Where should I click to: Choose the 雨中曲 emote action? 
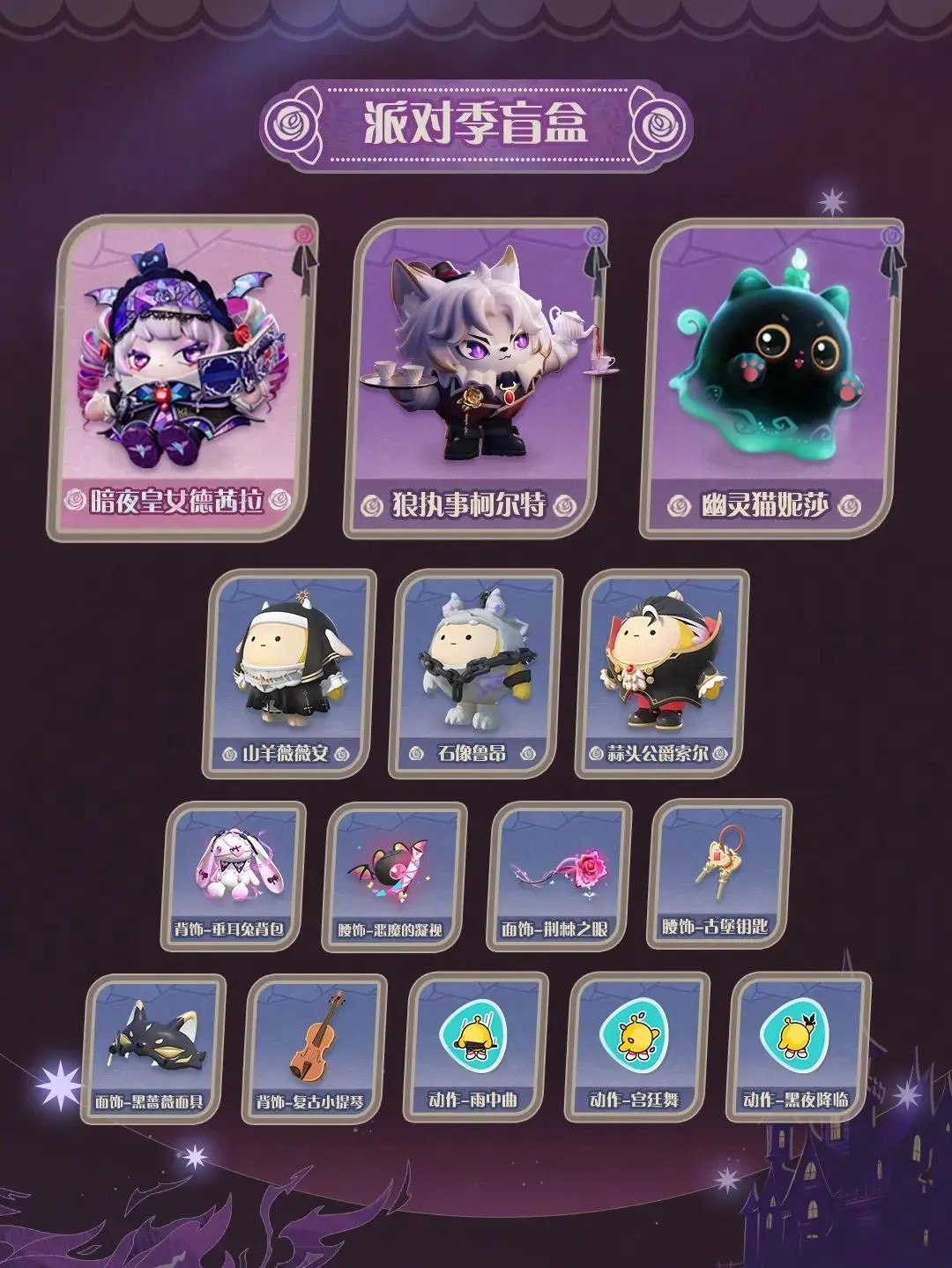(477, 1048)
